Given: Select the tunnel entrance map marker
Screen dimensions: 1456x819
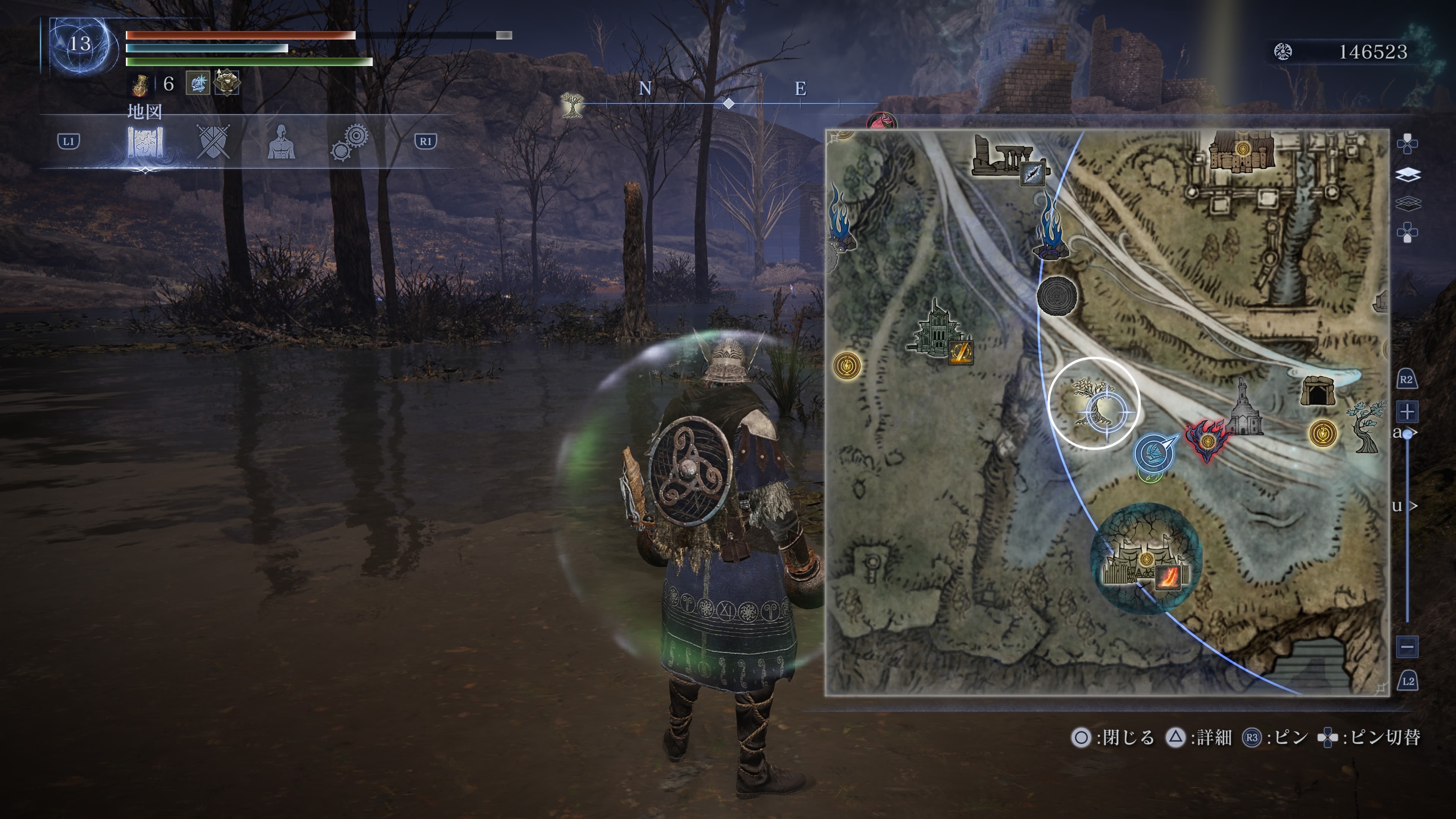Looking at the screenshot, I should pos(1318,391).
